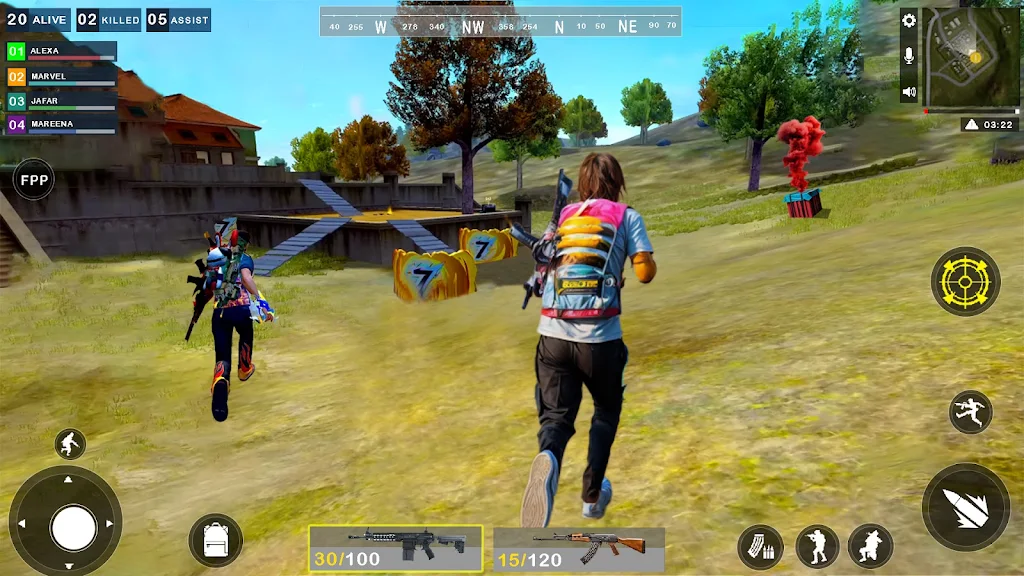The image size is (1024, 576).
Task: Select teammate MAREENA in squad list
Action: (x=62, y=125)
